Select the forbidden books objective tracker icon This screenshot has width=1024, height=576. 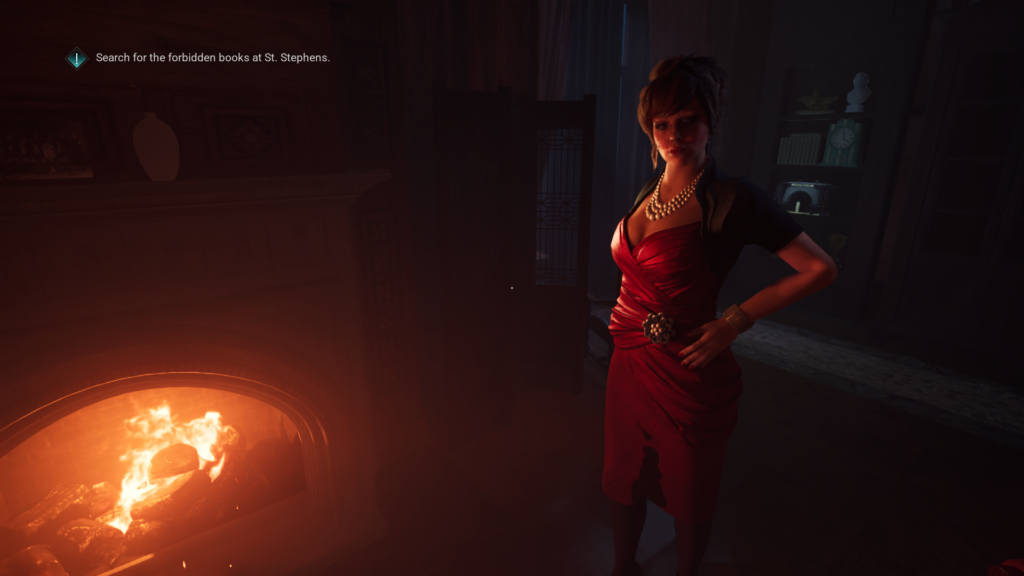coord(77,58)
